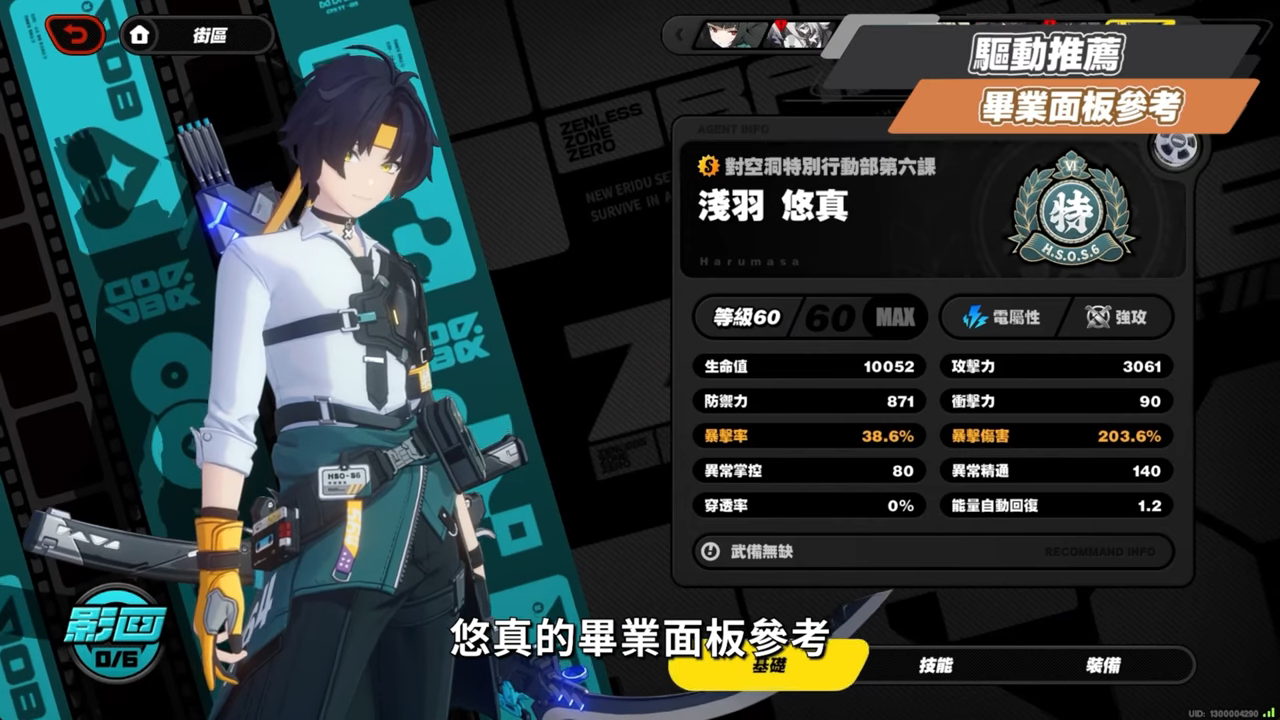Click the red back arrow button

(74, 36)
